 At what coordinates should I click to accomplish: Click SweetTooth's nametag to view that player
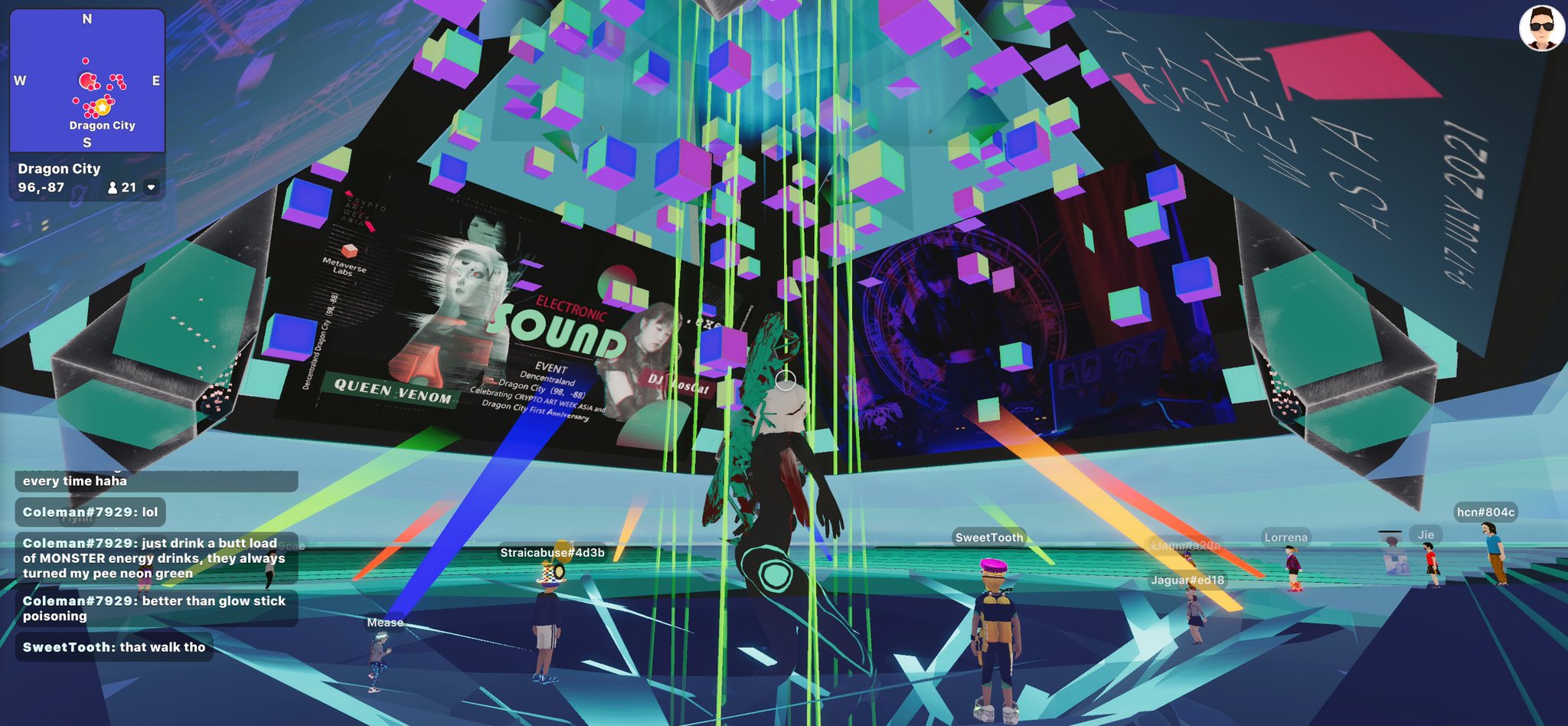tap(988, 538)
